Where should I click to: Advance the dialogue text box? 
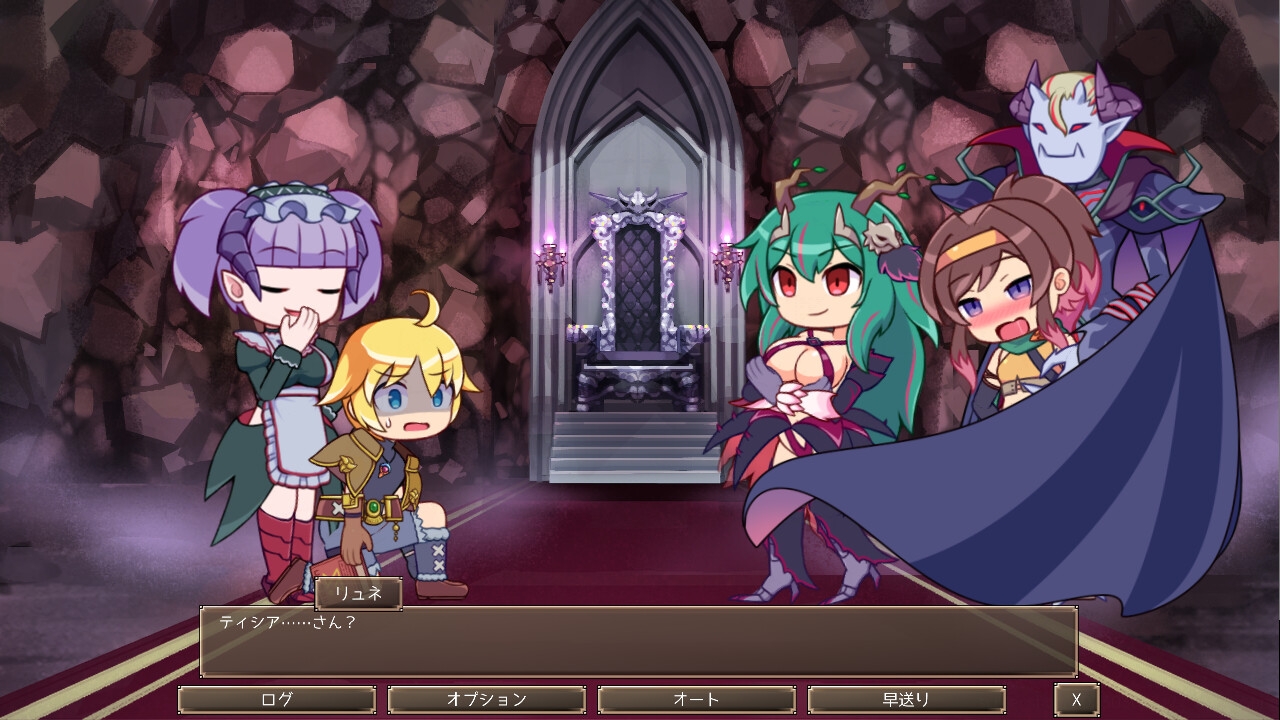pyautogui.click(x=638, y=641)
